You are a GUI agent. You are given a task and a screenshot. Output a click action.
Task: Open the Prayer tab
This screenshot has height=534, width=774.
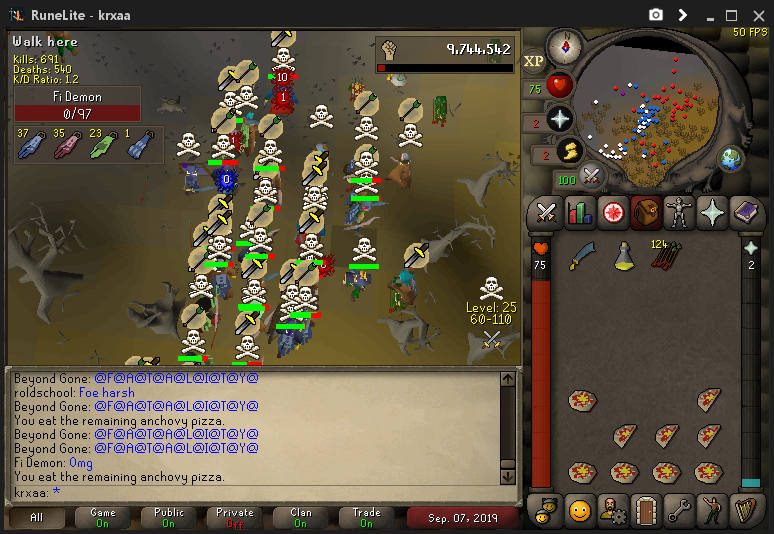coord(711,212)
